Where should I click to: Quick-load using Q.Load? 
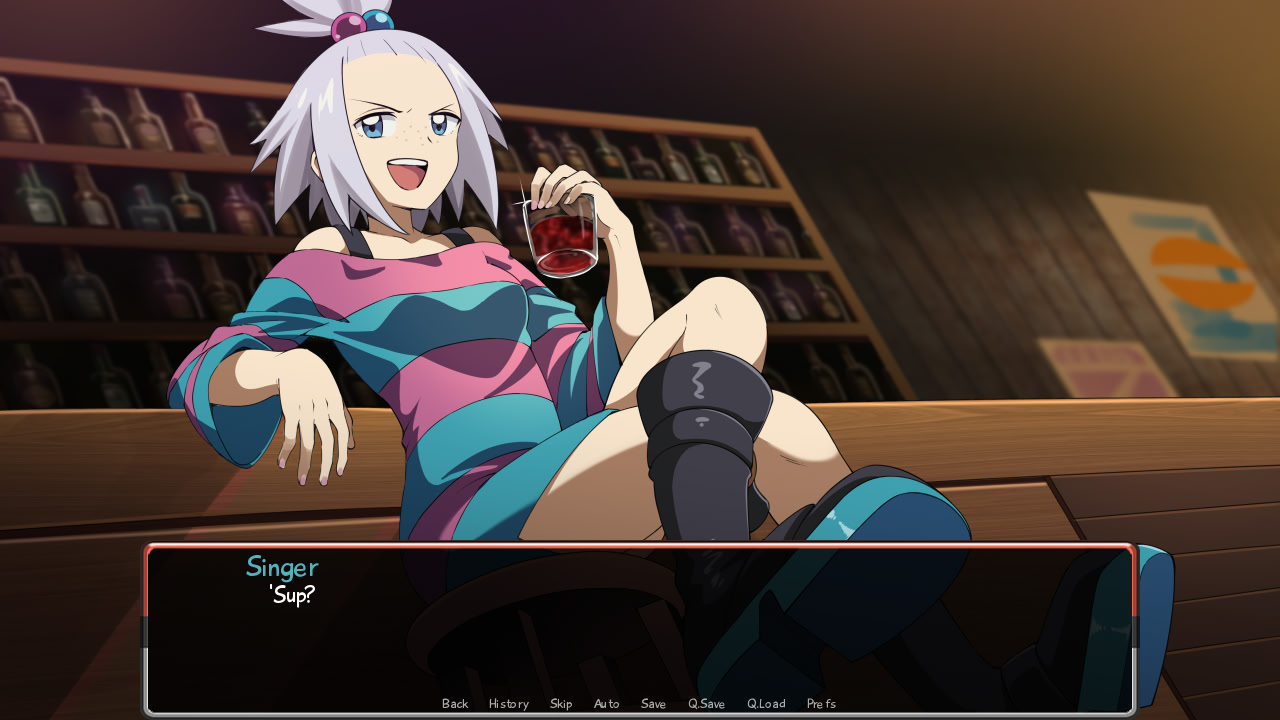pos(765,703)
